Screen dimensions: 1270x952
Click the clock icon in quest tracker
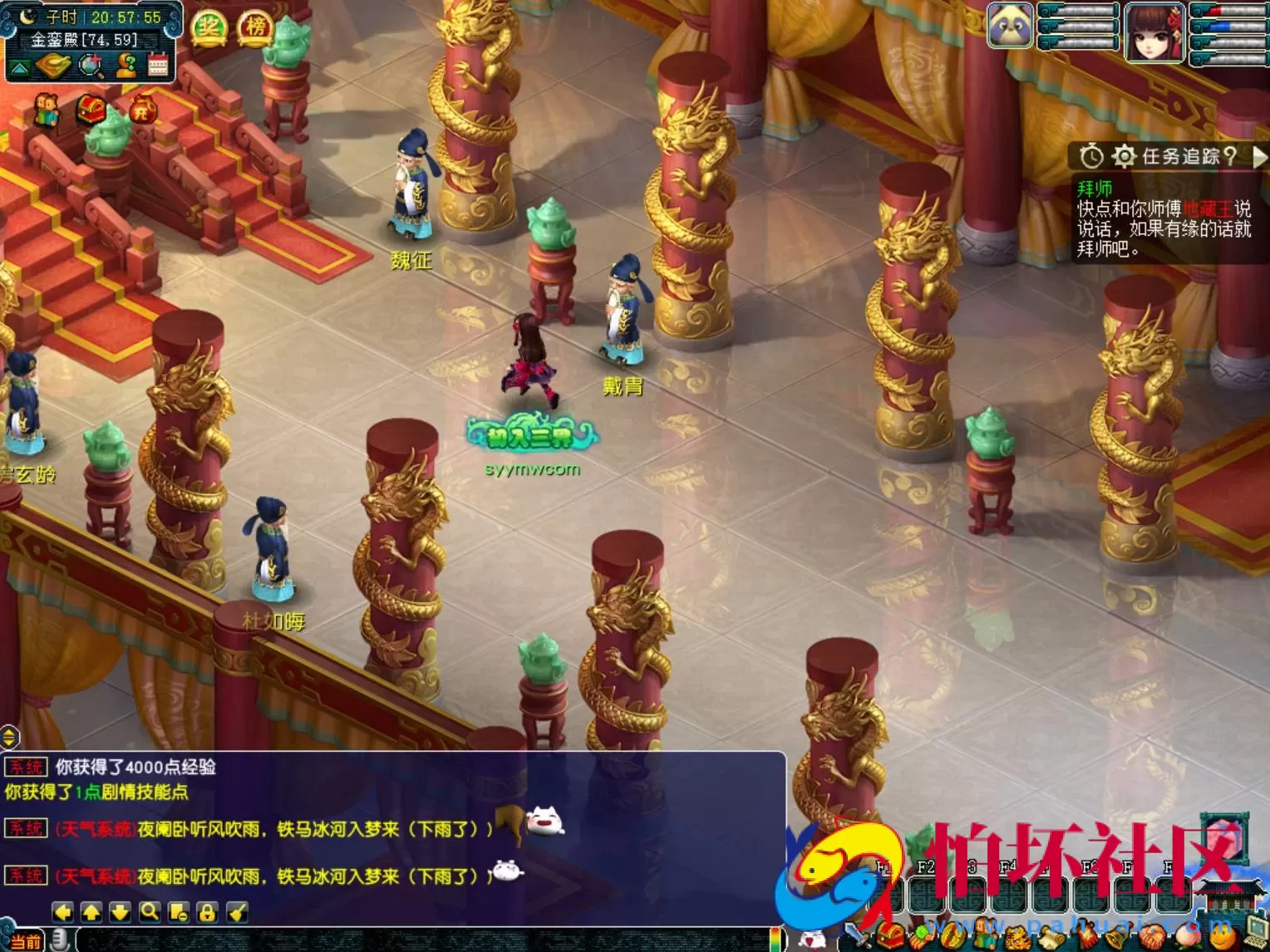coord(1091,155)
